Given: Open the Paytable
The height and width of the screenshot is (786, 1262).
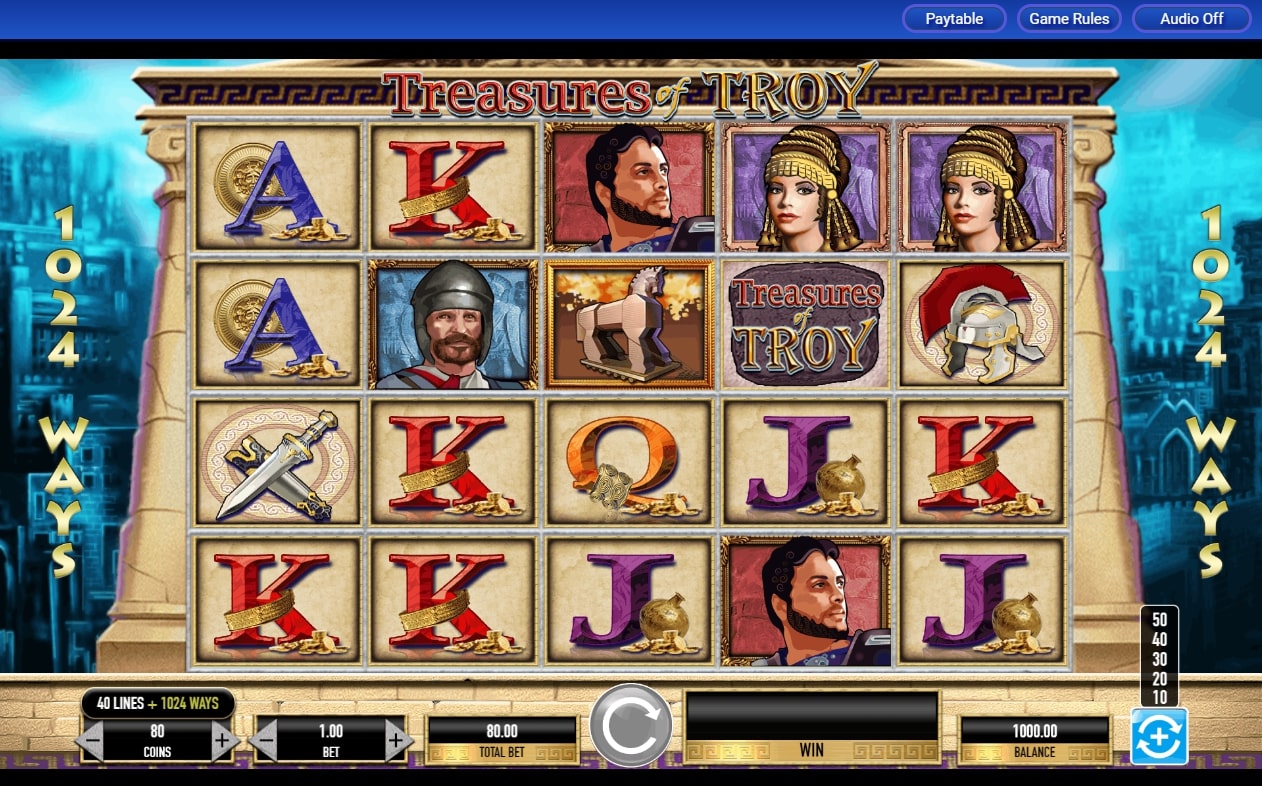Looking at the screenshot, I should (953, 19).
